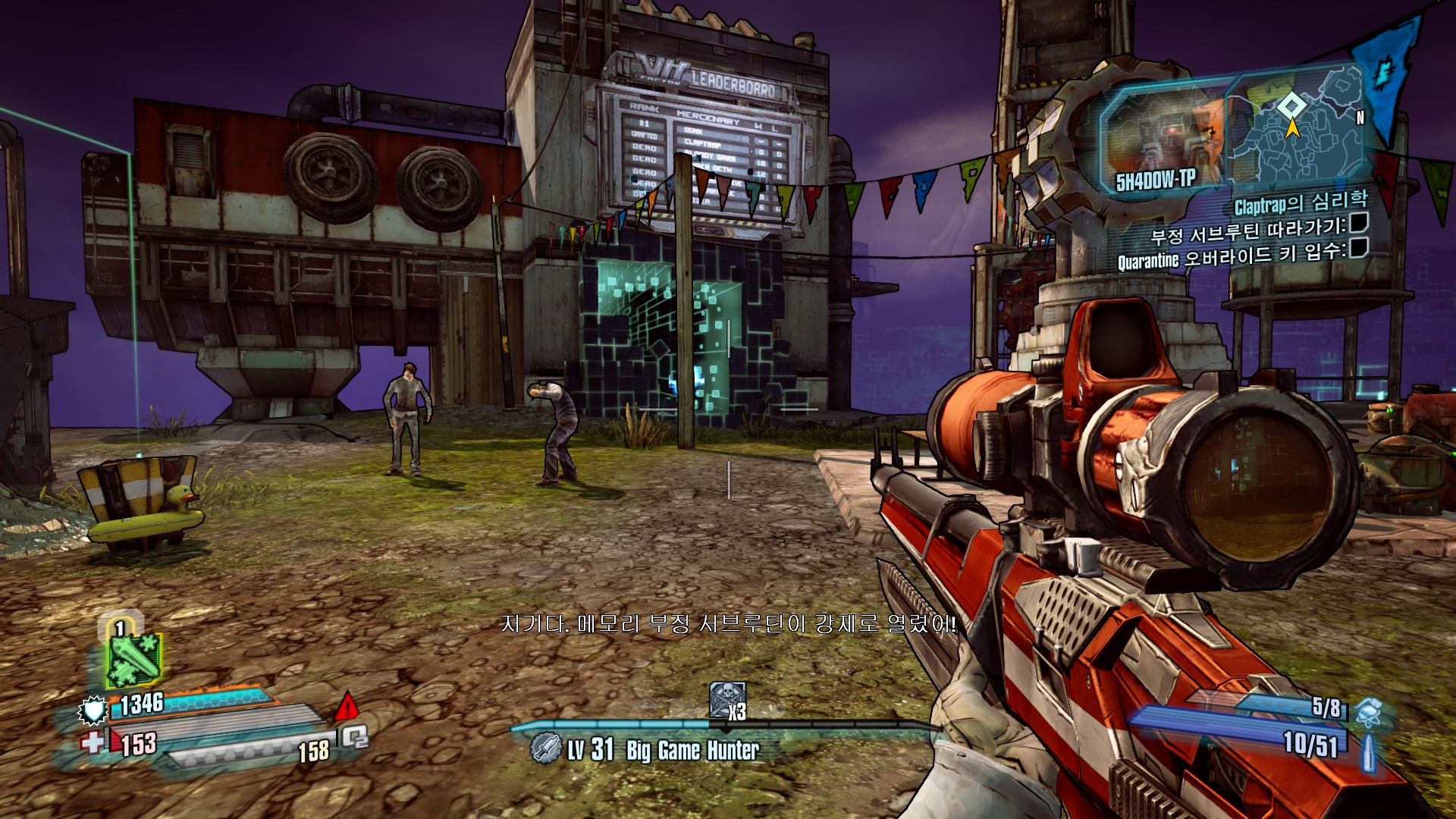The image size is (1456, 819).
Task: Click the grenade icon next to 5/8
Action: pyautogui.click(x=1368, y=711)
